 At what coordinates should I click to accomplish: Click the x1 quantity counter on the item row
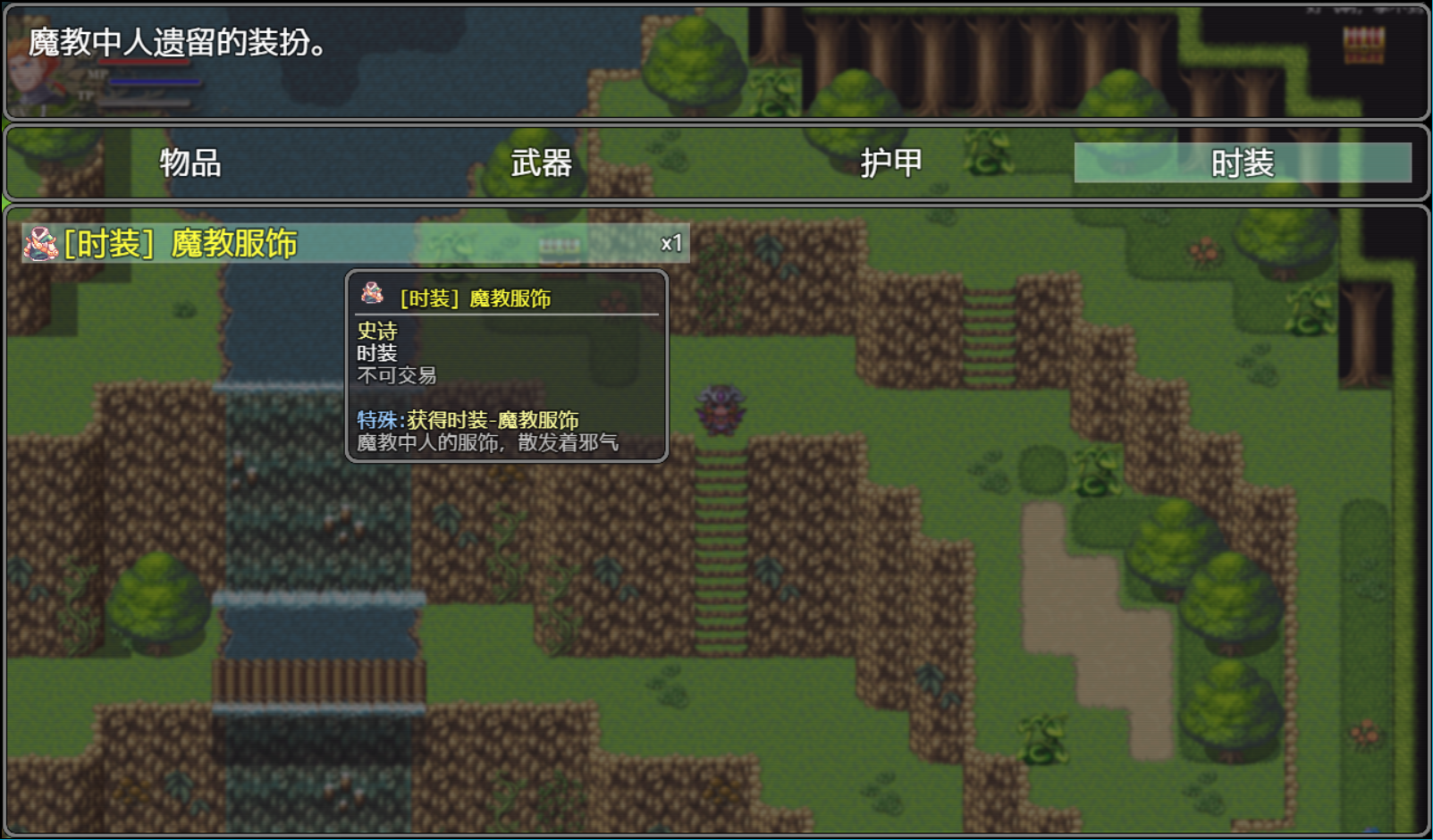point(671,241)
